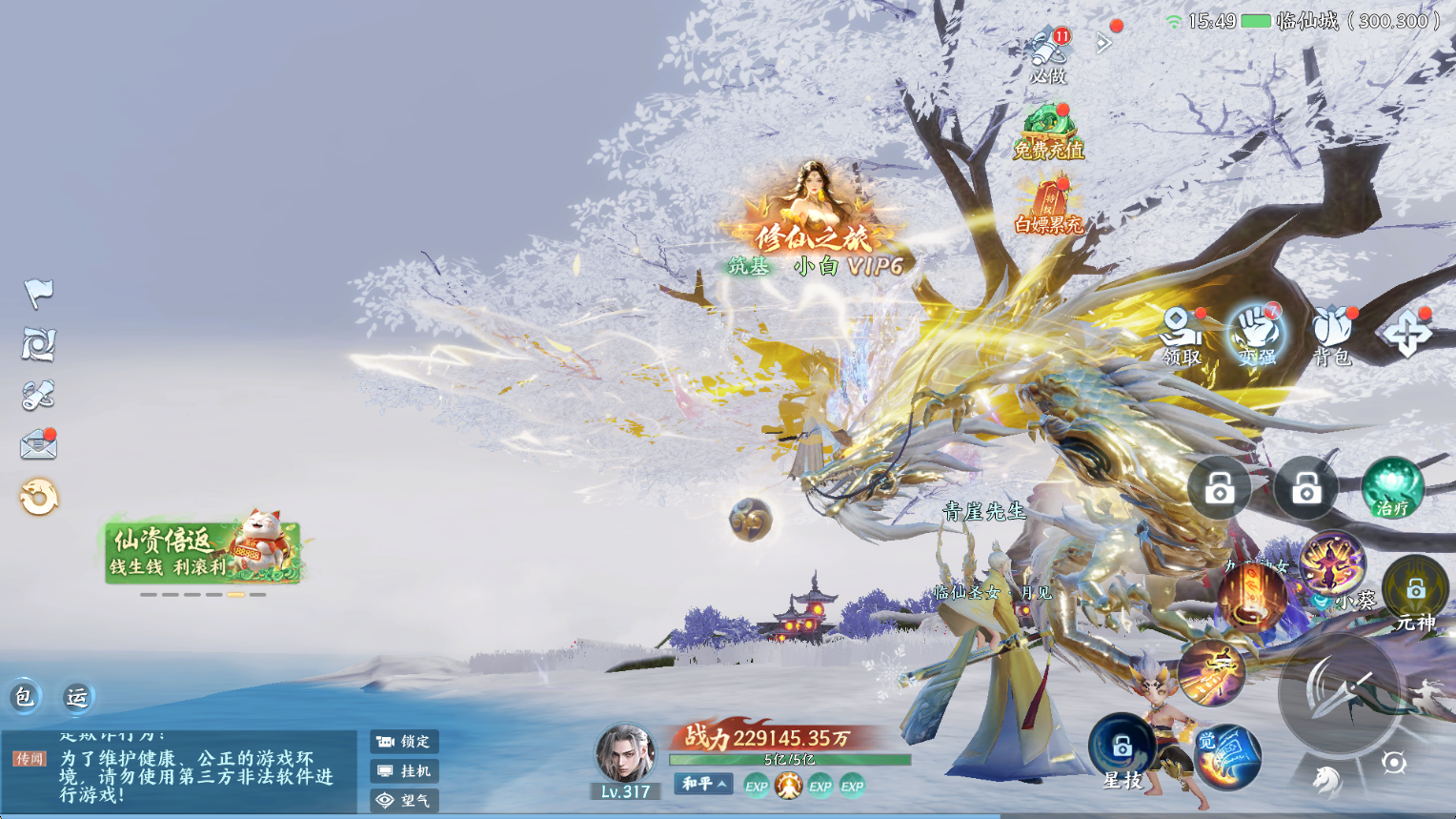This screenshot has height=819, width=1456.
Task: Tap the round 包 bag button
Action: point(24,697)
